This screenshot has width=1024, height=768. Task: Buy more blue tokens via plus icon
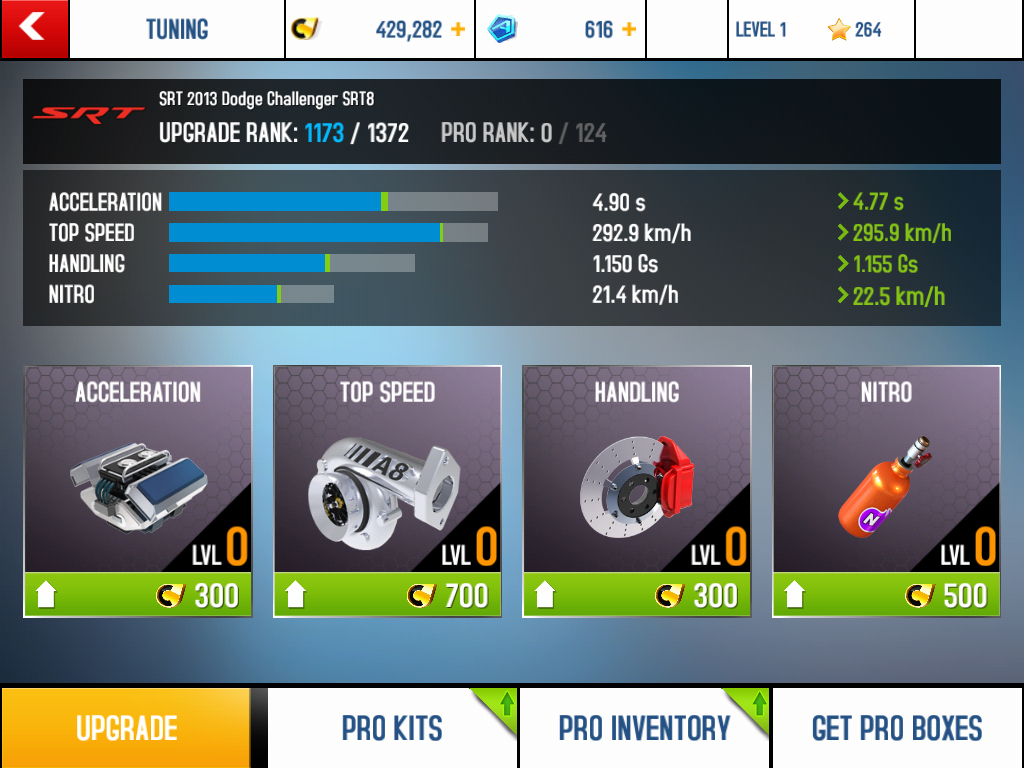(x=629, y=30)
